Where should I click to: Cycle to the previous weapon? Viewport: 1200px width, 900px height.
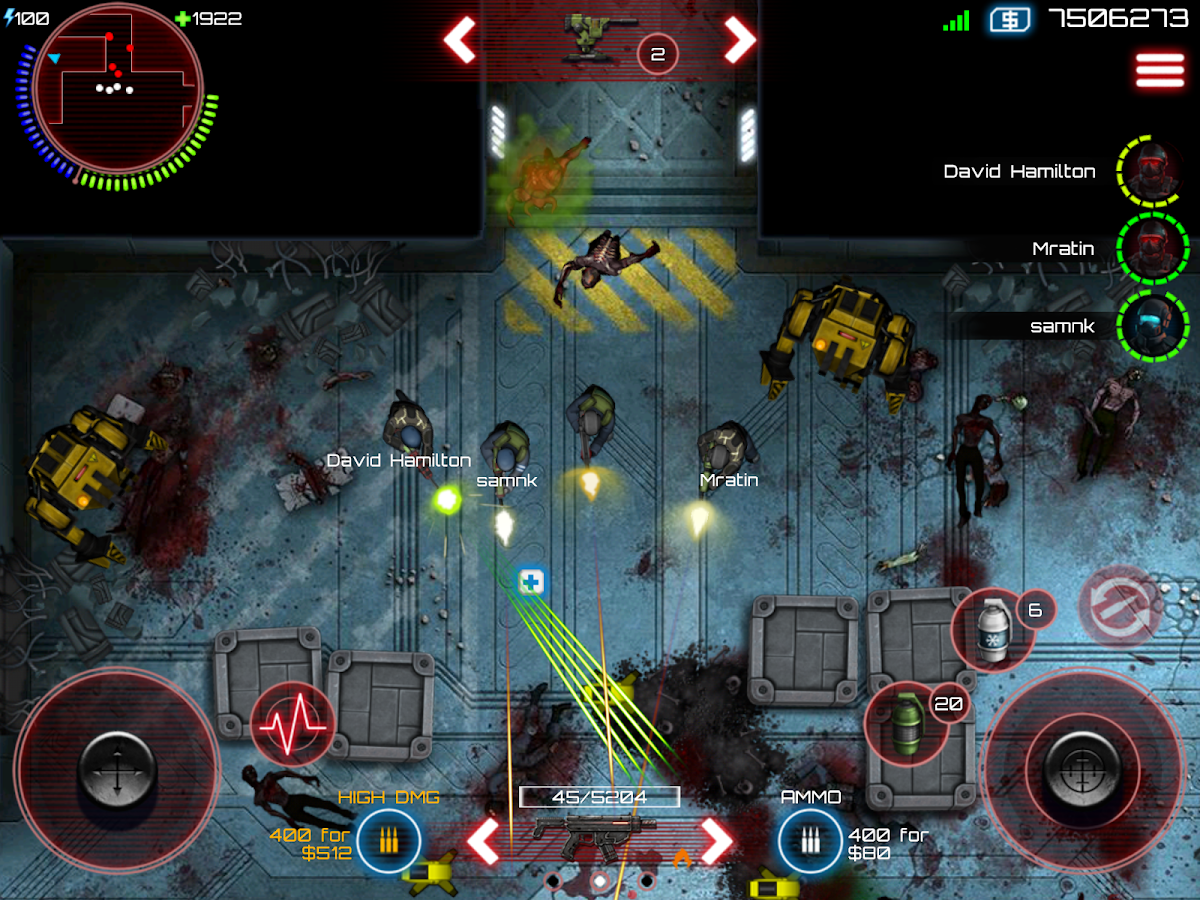click(484, 841)
